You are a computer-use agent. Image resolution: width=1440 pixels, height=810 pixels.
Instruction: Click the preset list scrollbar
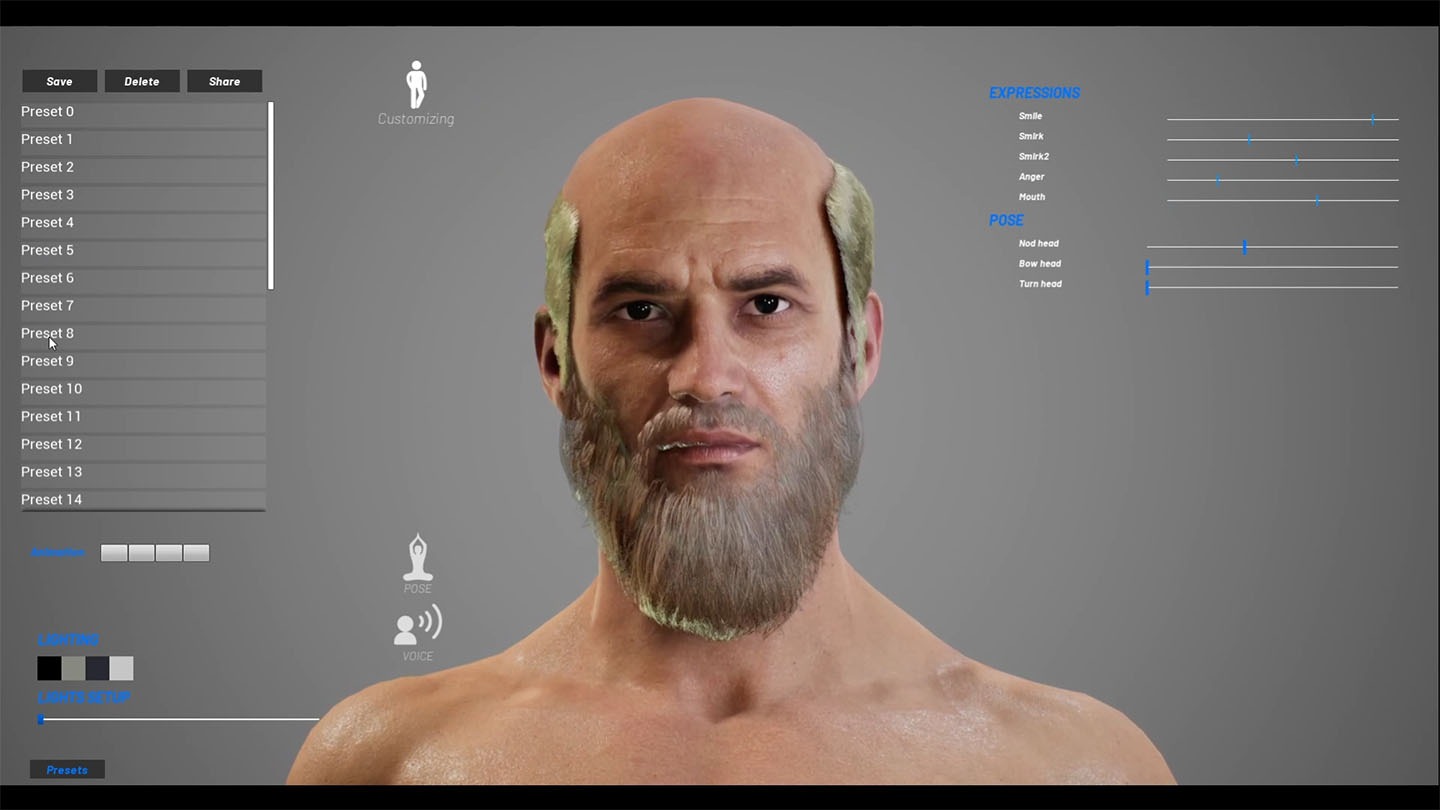[x=271, y=196]
